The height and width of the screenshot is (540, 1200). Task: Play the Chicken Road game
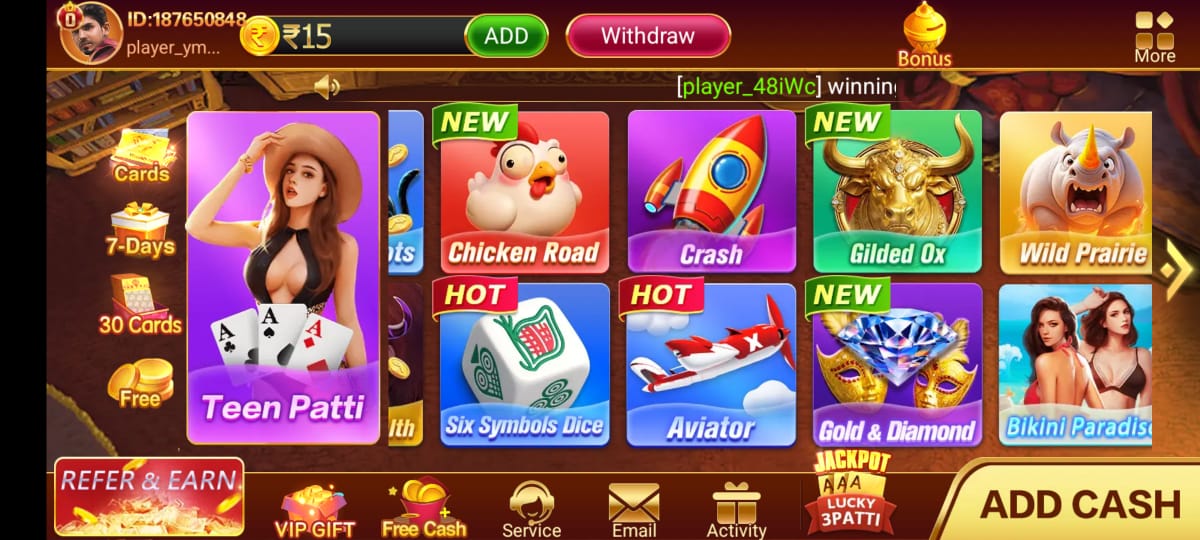[x=524, y=191]
